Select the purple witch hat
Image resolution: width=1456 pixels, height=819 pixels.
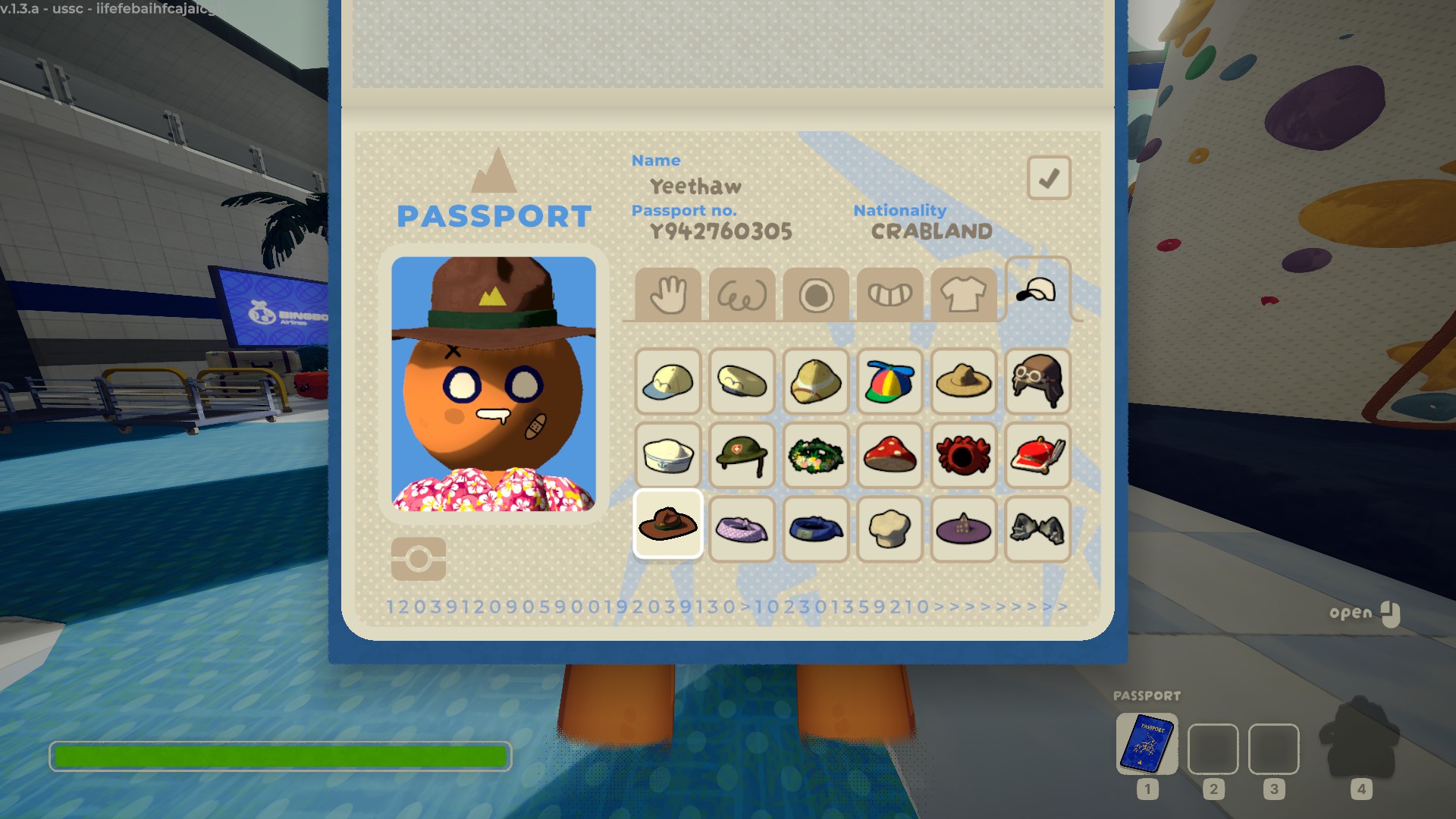[963, 529]
